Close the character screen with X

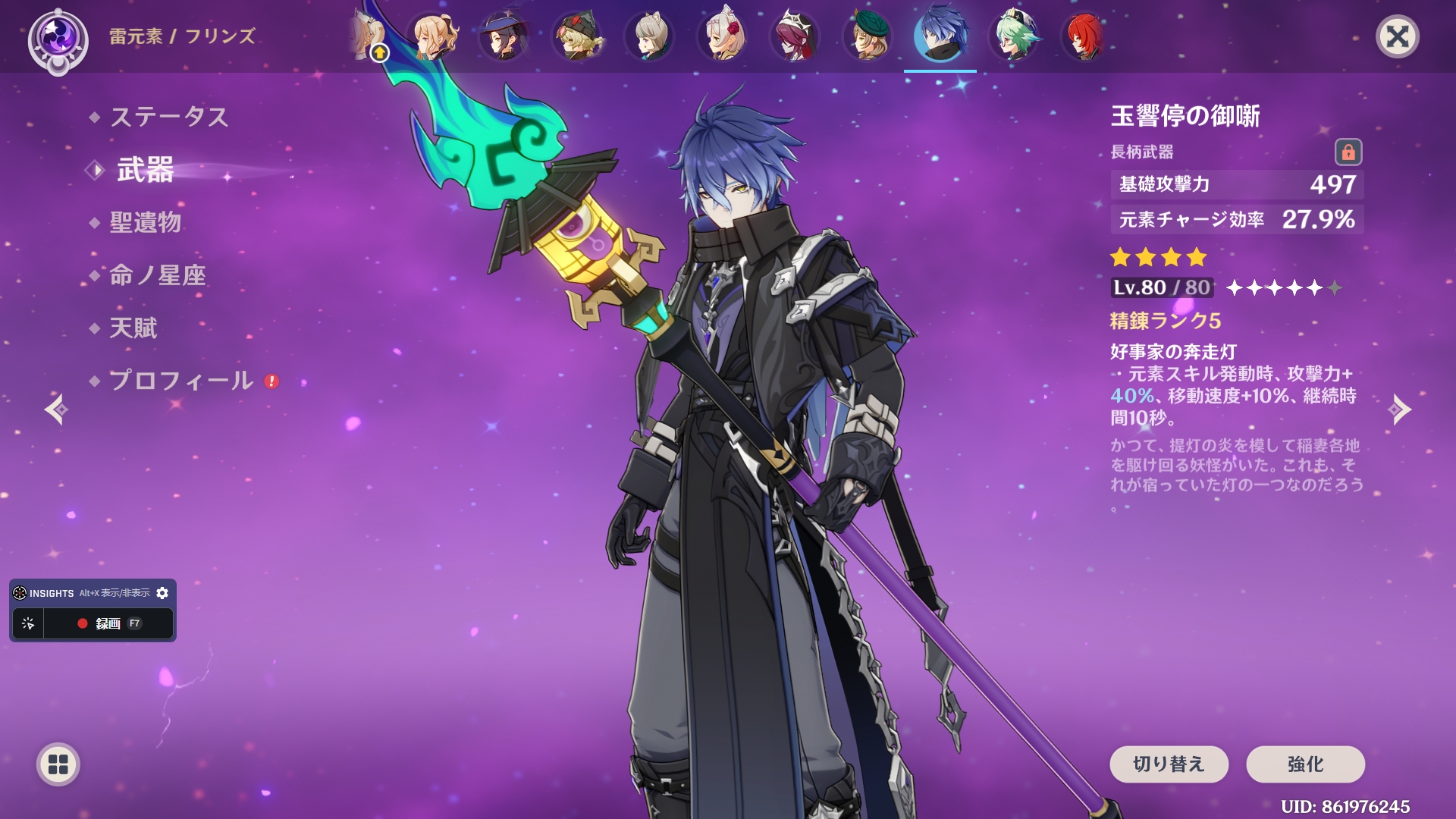point(1397,36)
